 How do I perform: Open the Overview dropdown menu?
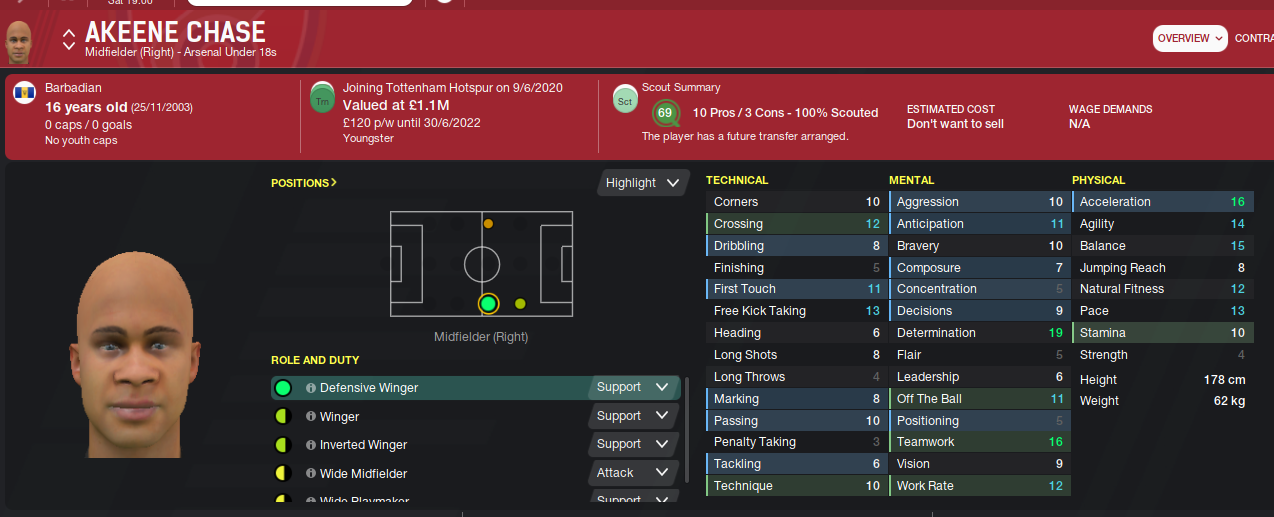click(x=1190, y=38)
